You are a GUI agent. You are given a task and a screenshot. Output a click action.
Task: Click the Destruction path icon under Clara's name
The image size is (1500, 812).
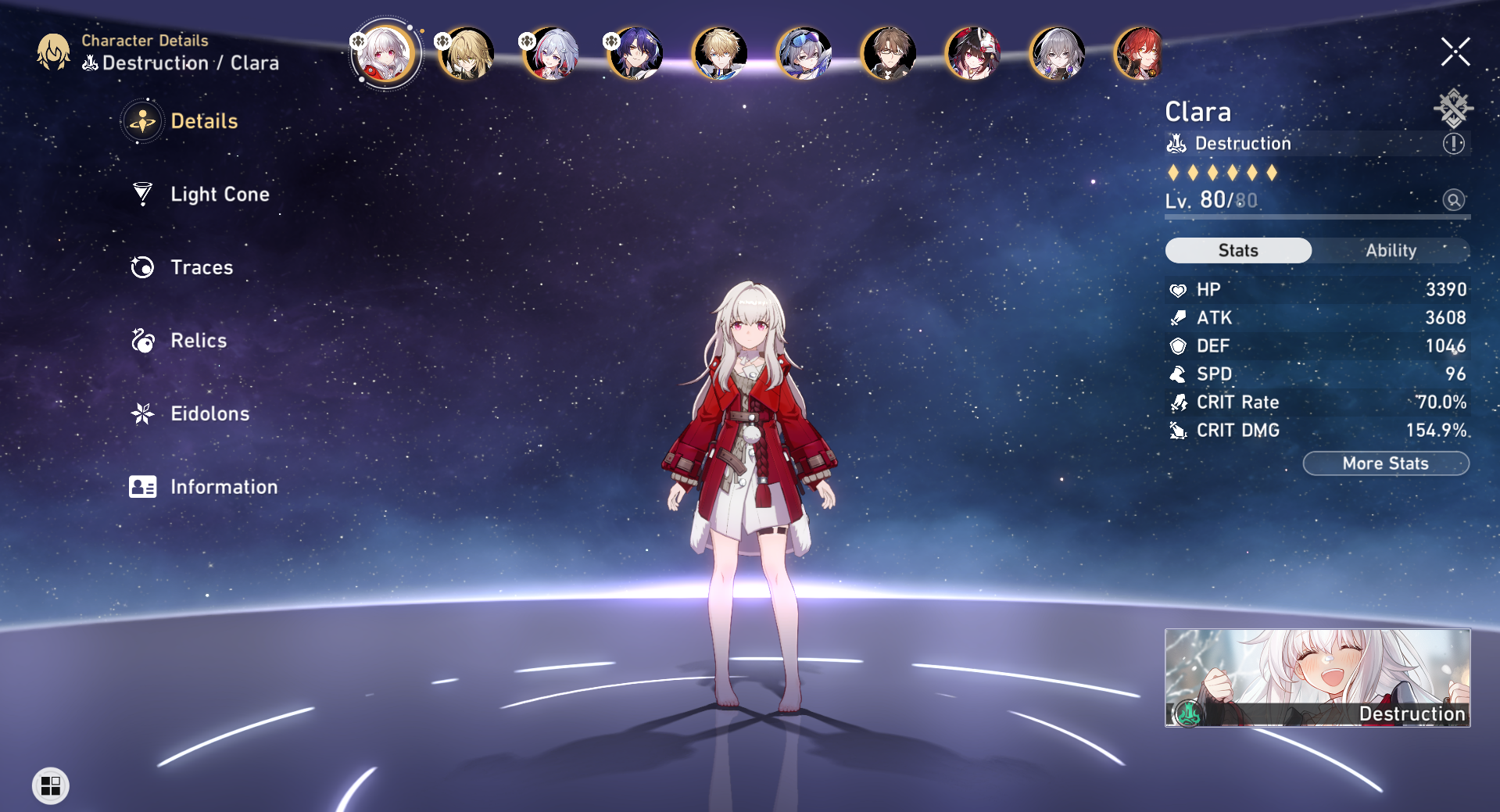(x=1177, y=143)
